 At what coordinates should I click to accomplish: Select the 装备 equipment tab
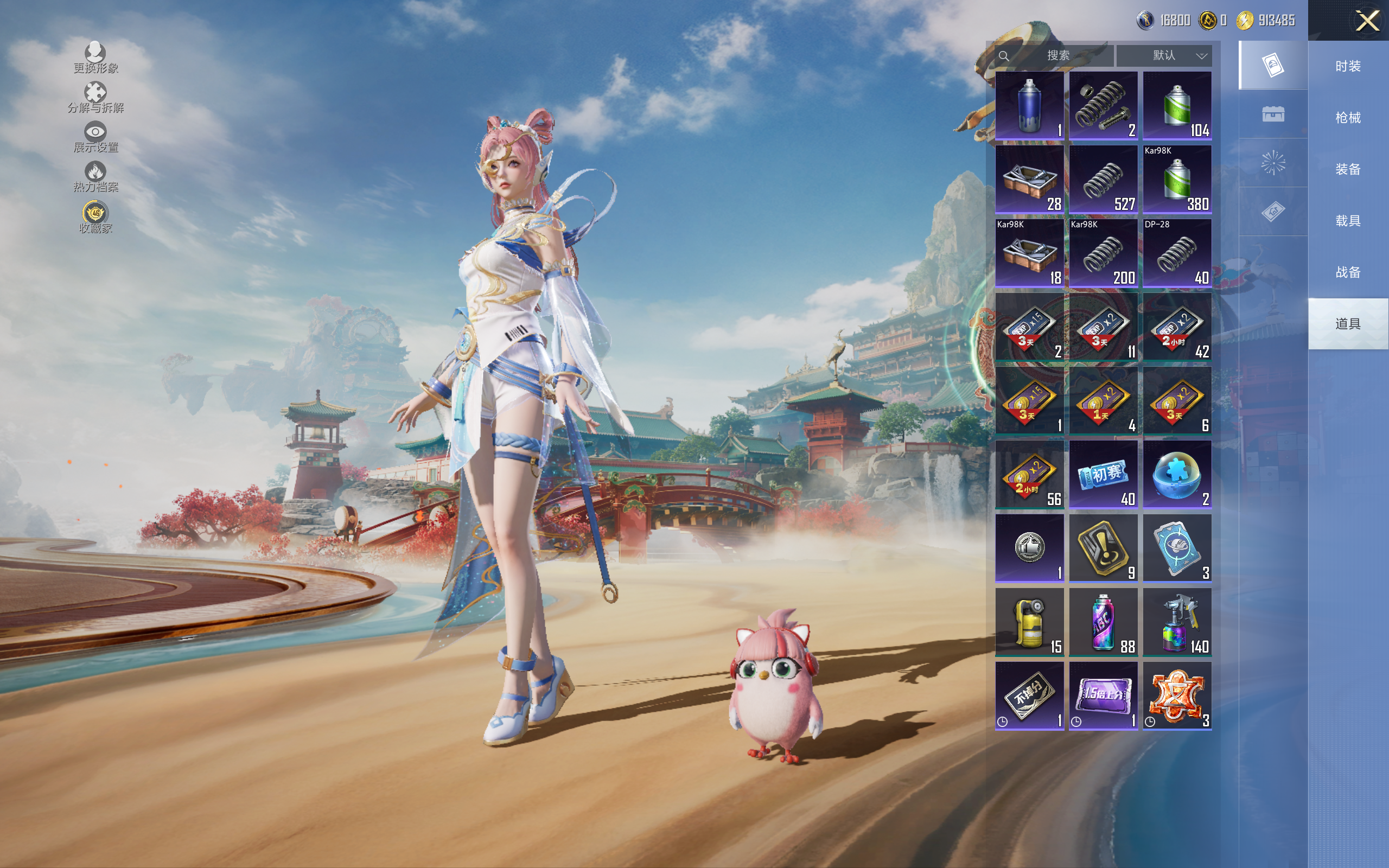click(x=1348, y=169)
